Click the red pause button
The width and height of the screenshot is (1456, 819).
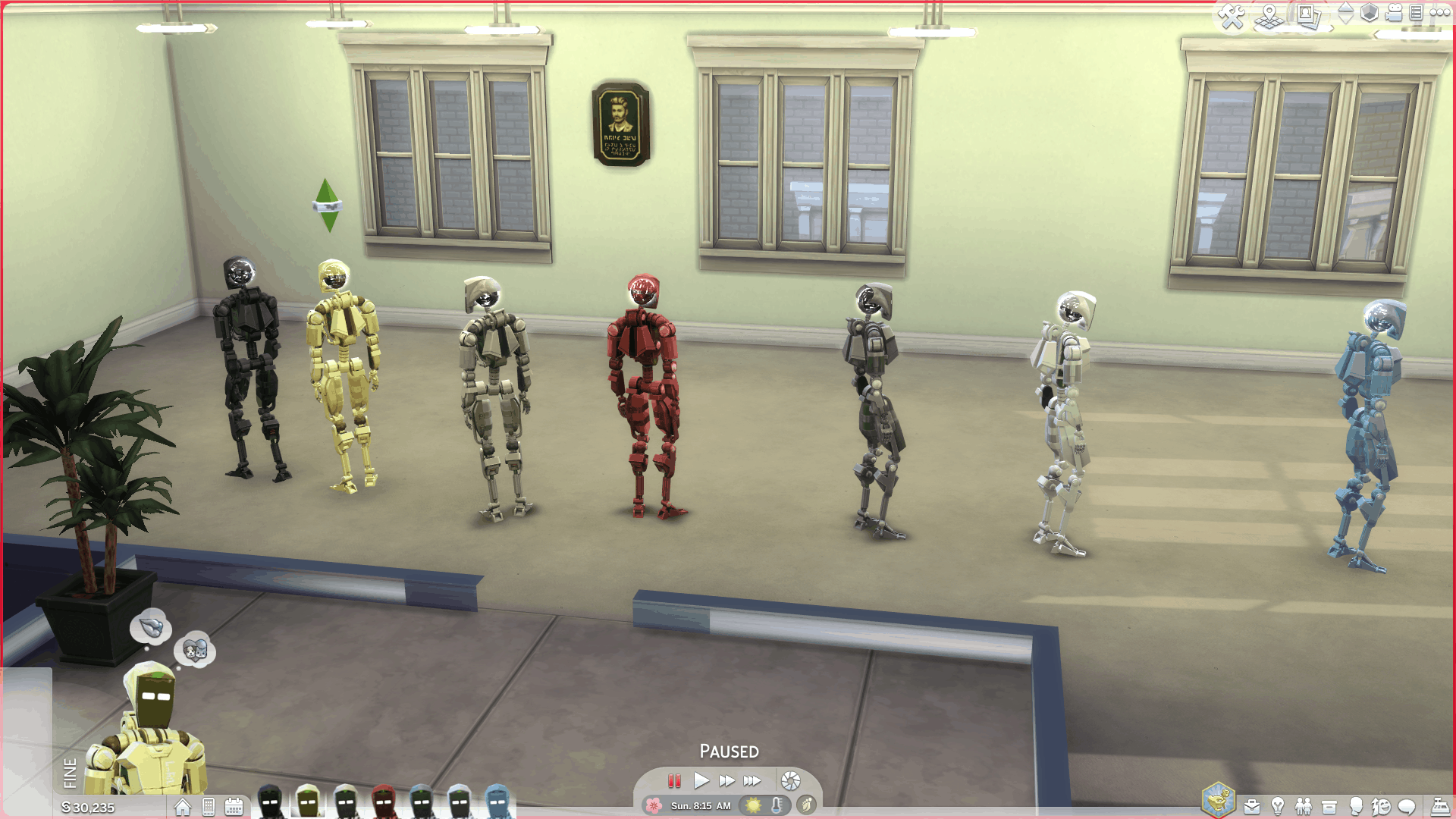pos(674,780)
